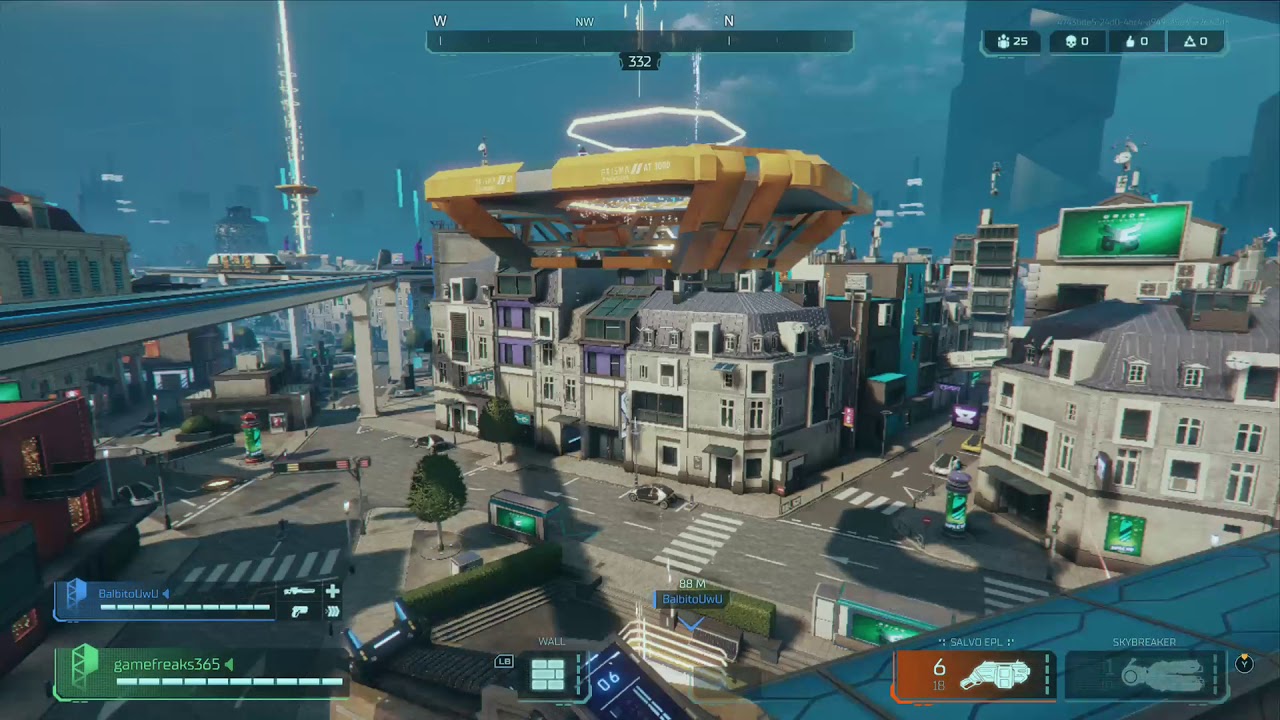Click the compass bar heading strip

coord(639,41)
